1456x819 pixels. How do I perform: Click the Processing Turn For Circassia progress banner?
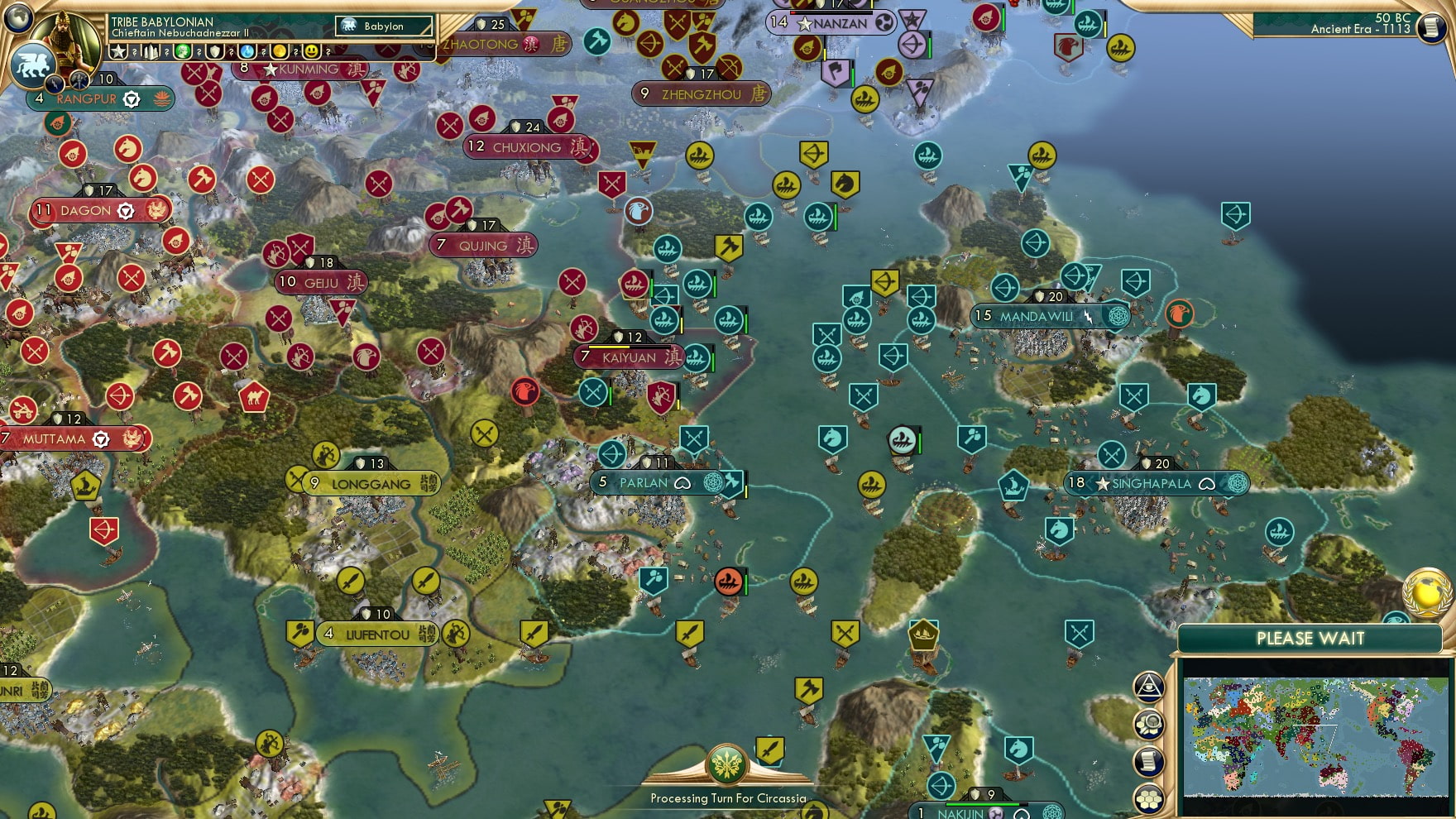click(728, 799)
